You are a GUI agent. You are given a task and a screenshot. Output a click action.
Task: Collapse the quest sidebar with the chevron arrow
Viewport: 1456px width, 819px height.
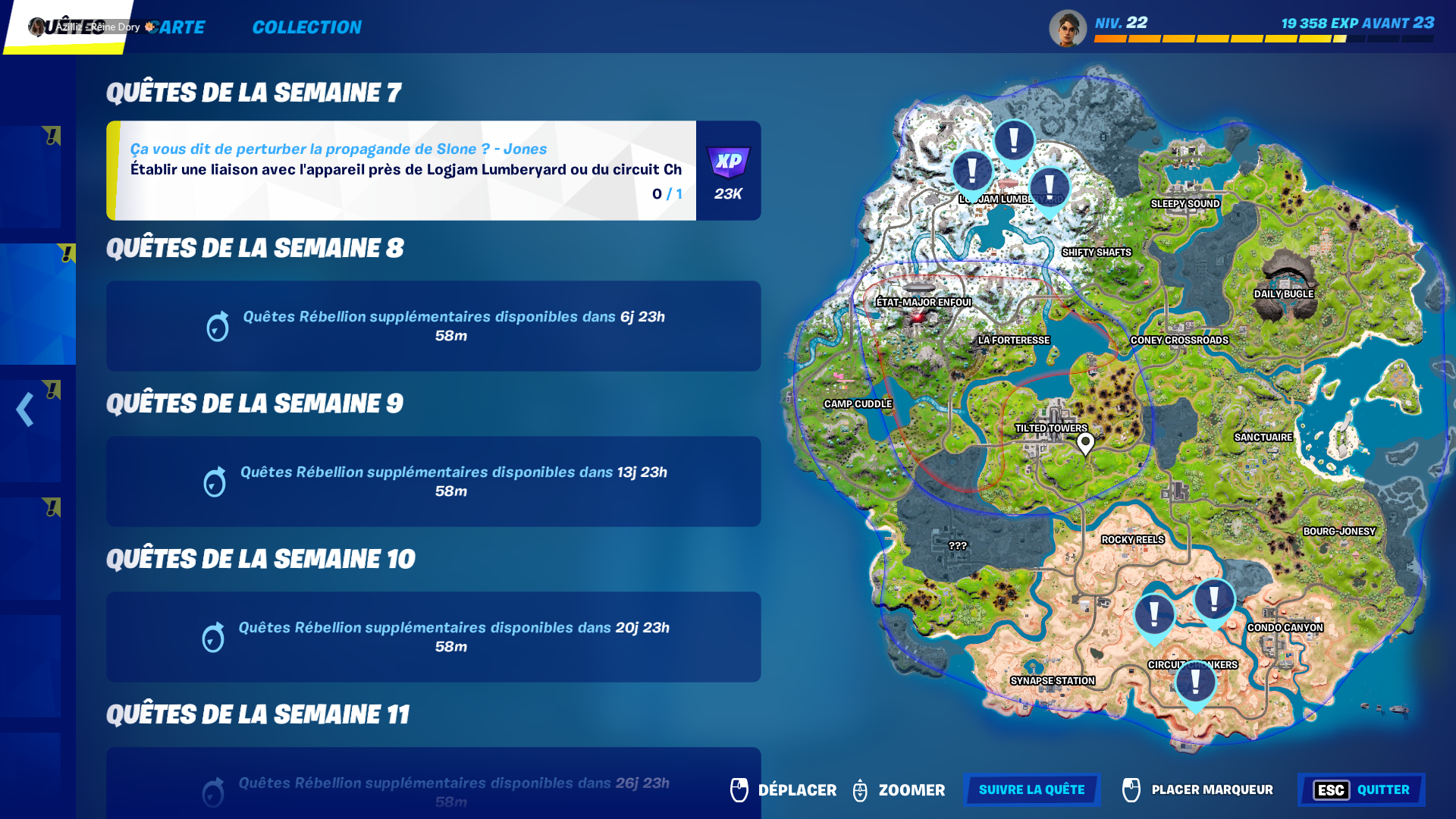(x=25, y=409)
